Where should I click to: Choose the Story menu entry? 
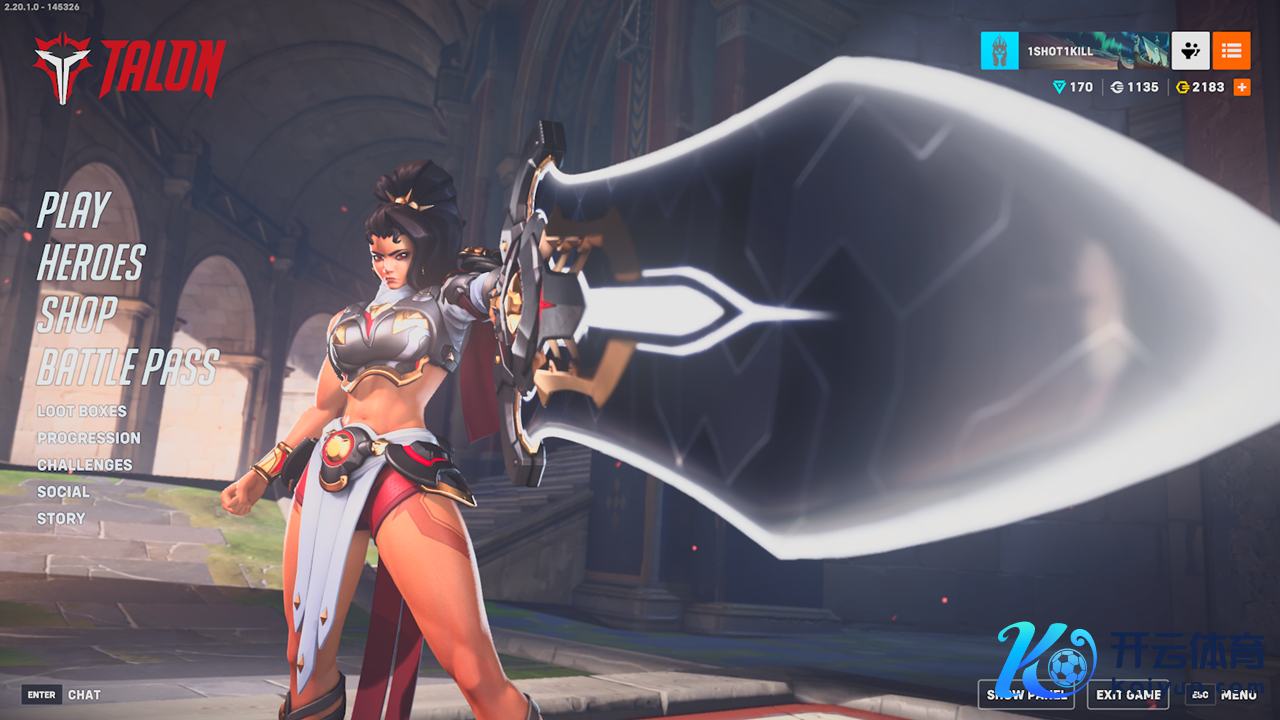pyautogui.click(x=61, y=519)
